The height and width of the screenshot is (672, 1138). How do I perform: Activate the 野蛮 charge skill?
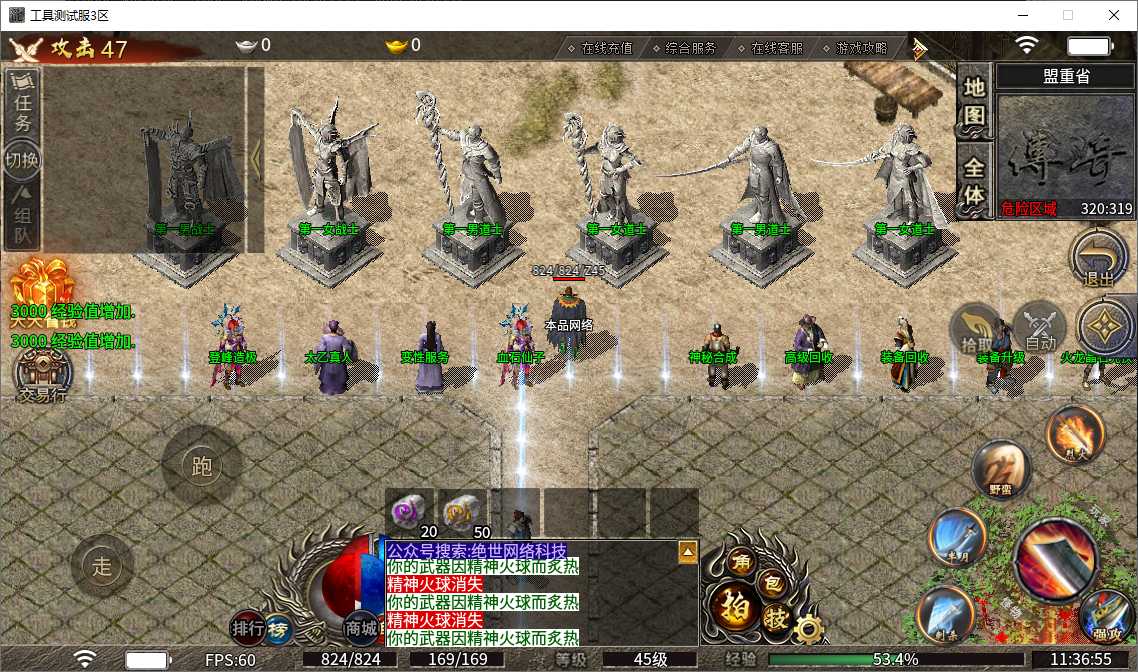tap(1001, 468)
